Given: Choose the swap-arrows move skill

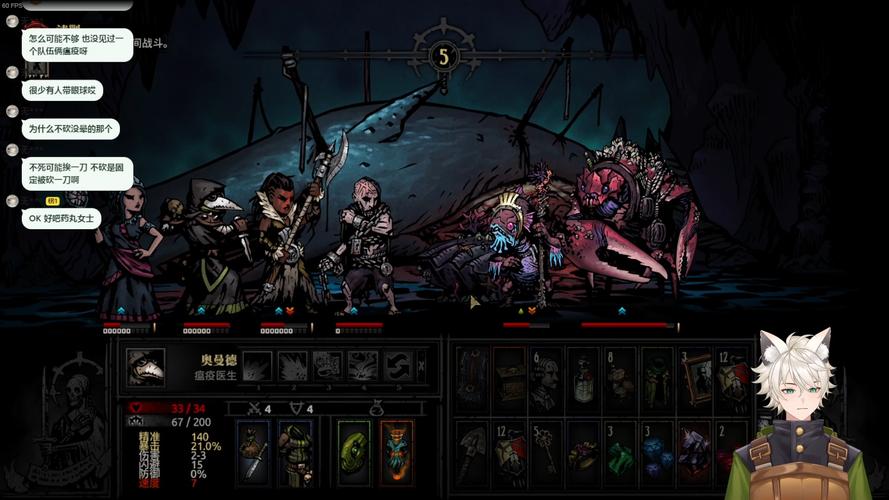Looking at the screenshot, I should [397, 366].
